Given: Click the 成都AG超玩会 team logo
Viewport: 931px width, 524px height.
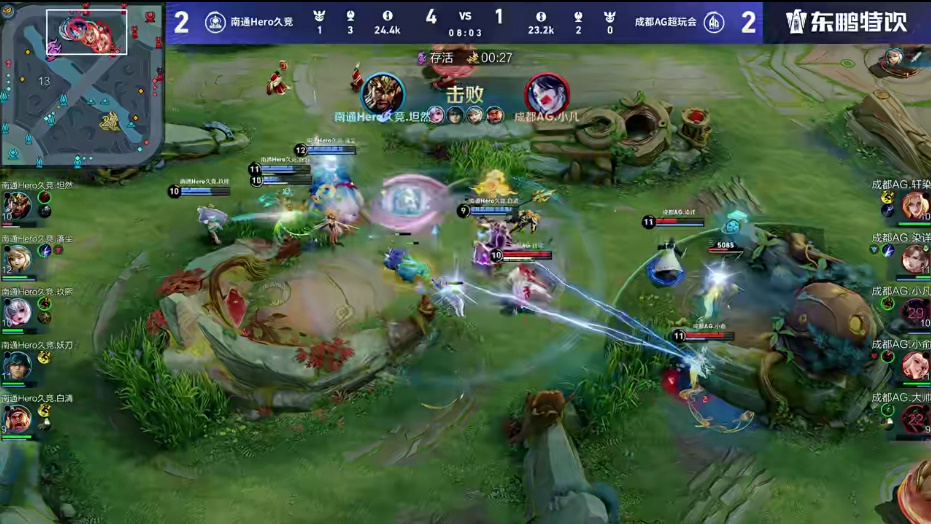Looking at the screenshot, I should (714, 22).
